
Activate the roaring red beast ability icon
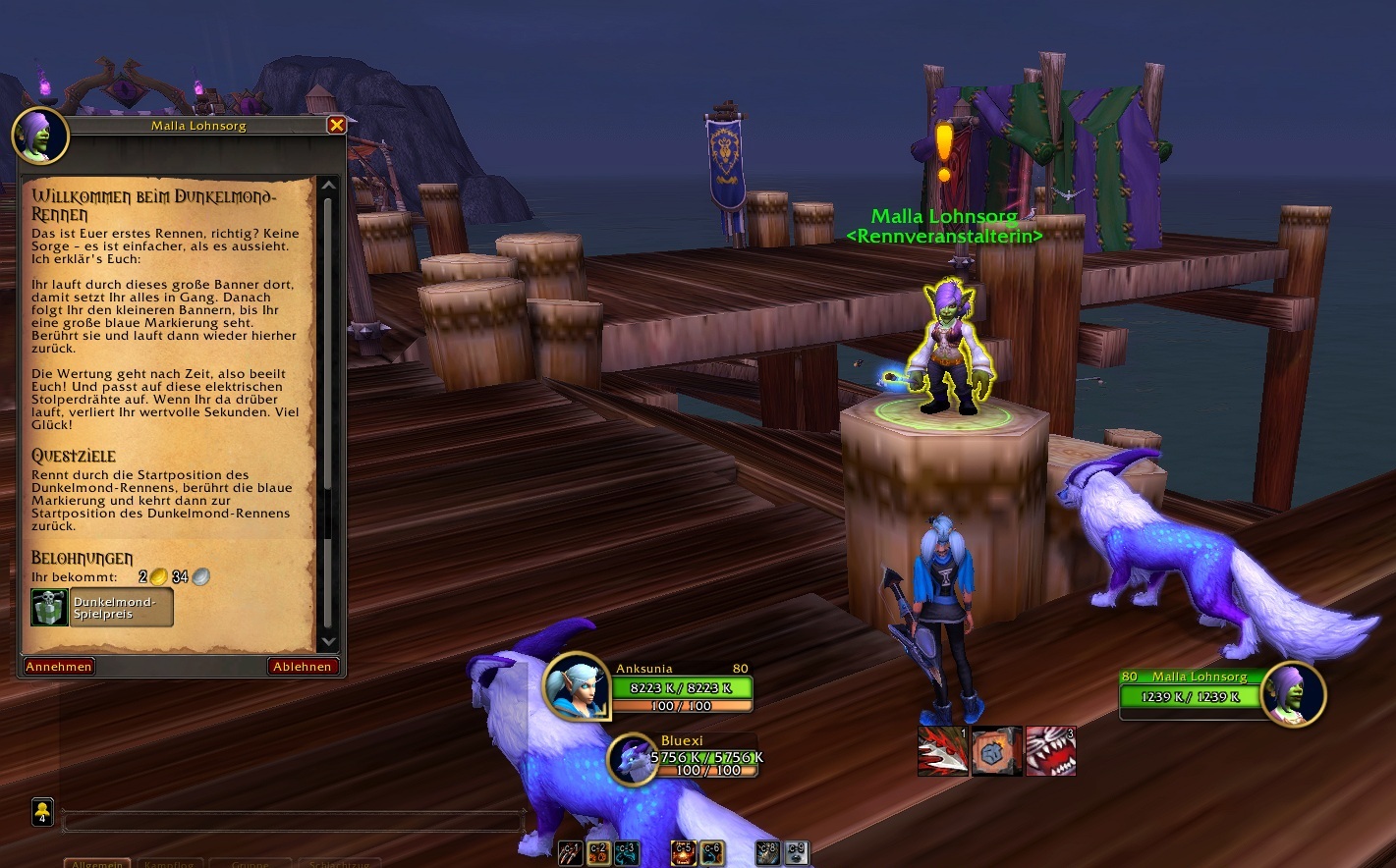(x=1050, y=751)
